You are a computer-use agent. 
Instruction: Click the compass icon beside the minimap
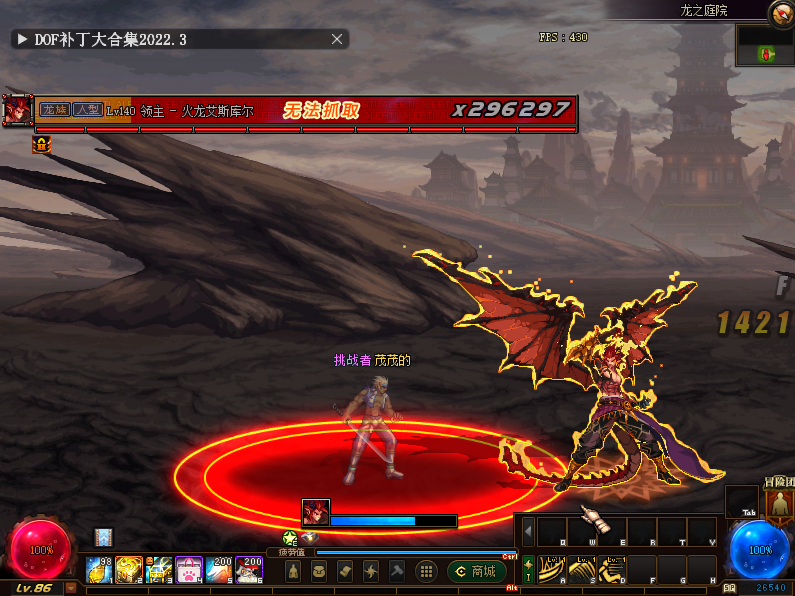point(781,13)
